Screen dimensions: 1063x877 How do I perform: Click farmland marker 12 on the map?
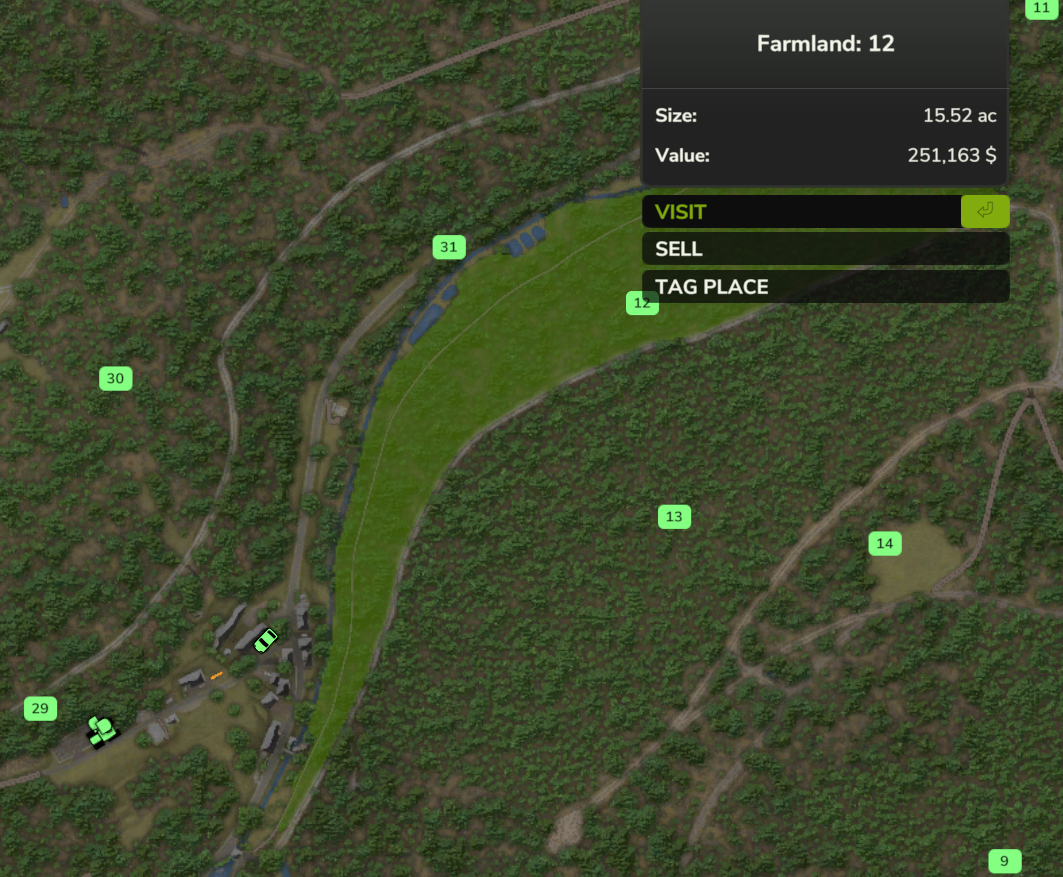coord(641,303)
